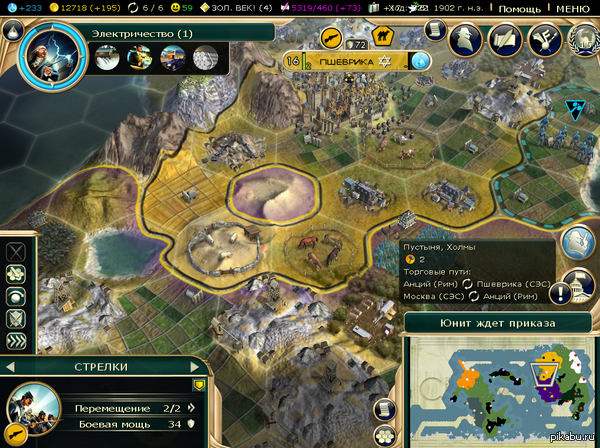Screen dimensions: 600x448
Task: Click the crossed-out X unit action button
Action: [x=15, y=252]
